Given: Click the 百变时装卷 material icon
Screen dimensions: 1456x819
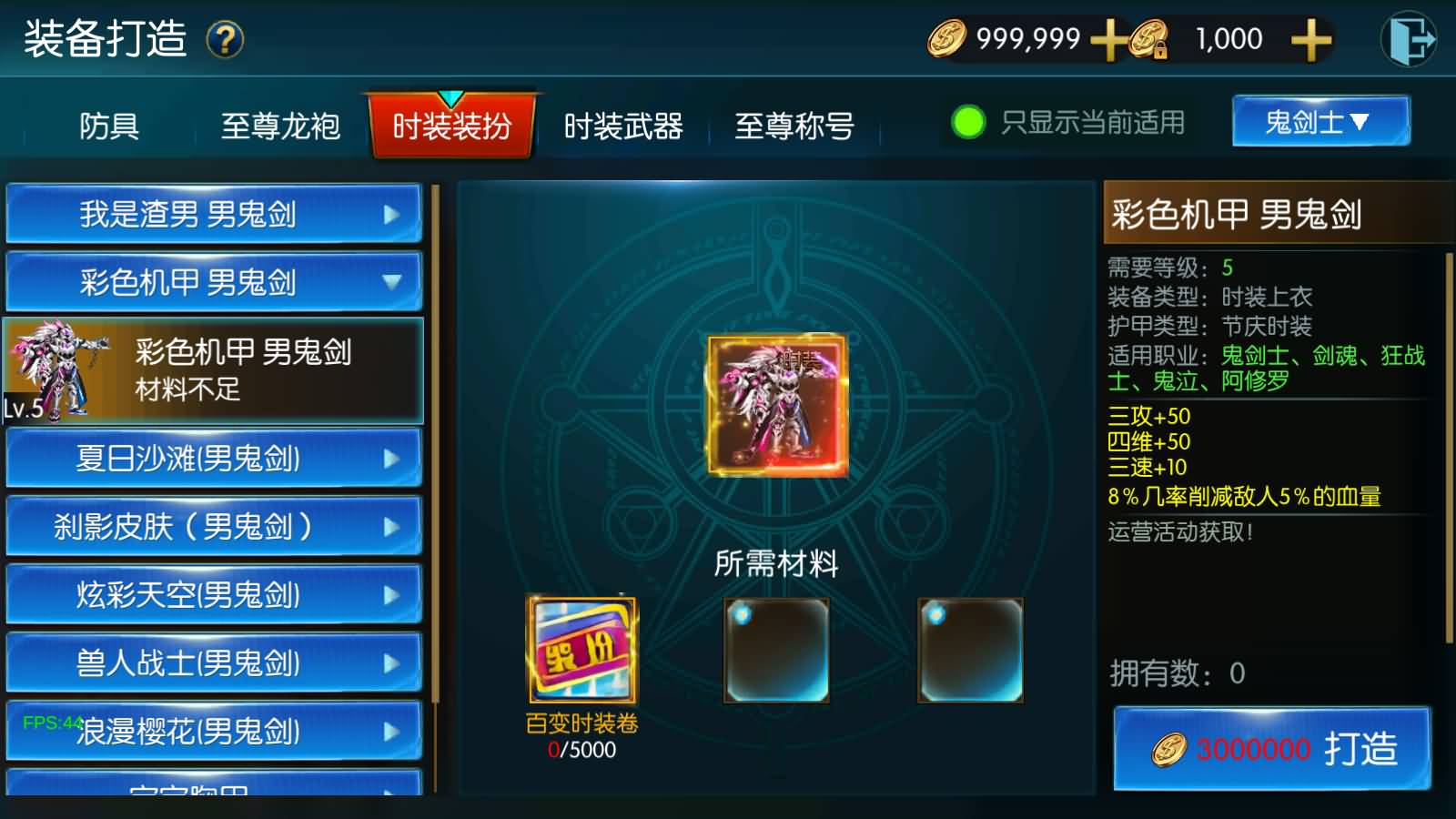Looking at the screenshot, I should (581, 652).
